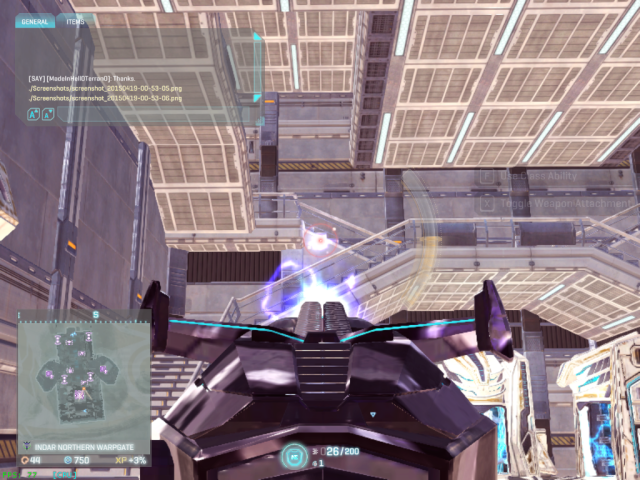Image resolution: width=640 pixels, height=480 pixels.
Task: Decrease the chat font size
Action: pyautogui.click(x=48, y=115)
